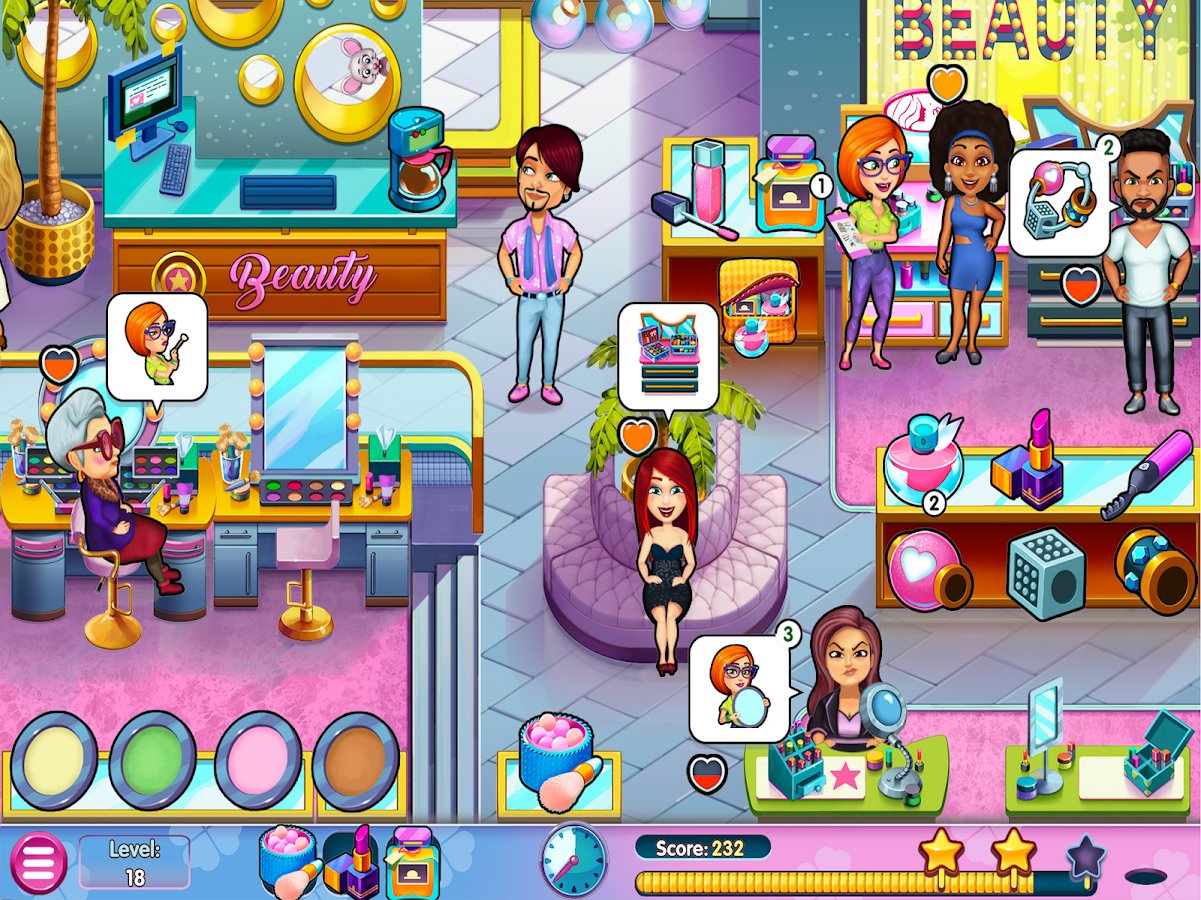Screen dimensions: 1201x900
Task: Select the pink heart ring piece
Action: pos(927,570)
